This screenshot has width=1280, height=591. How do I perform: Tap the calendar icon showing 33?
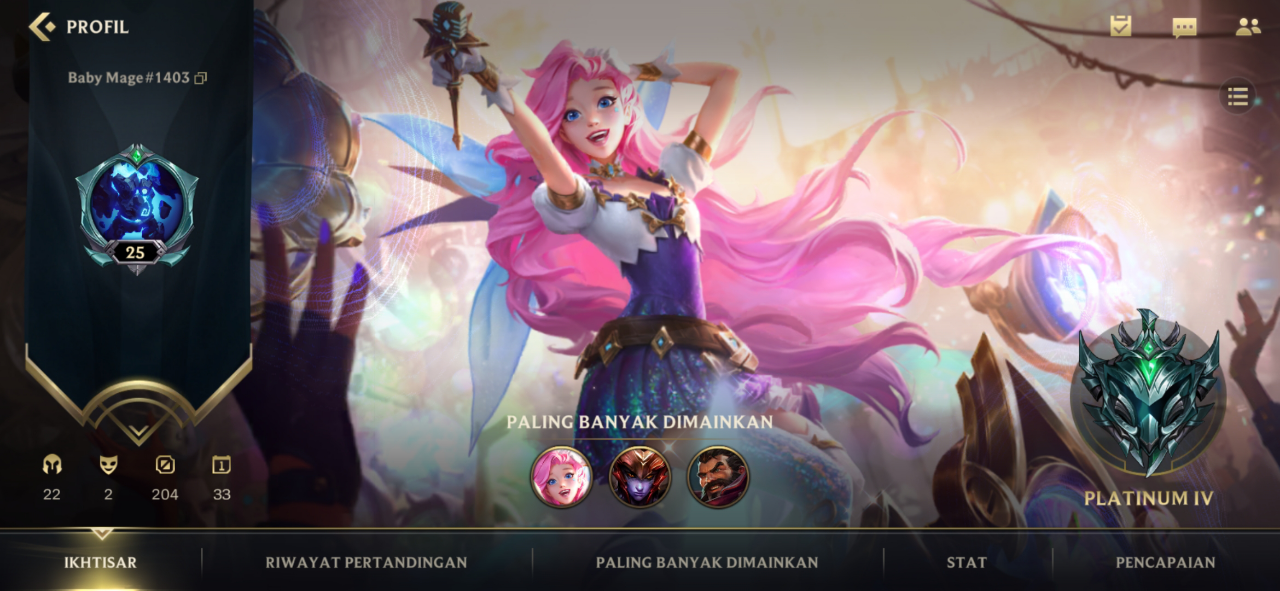coord(221,466)
